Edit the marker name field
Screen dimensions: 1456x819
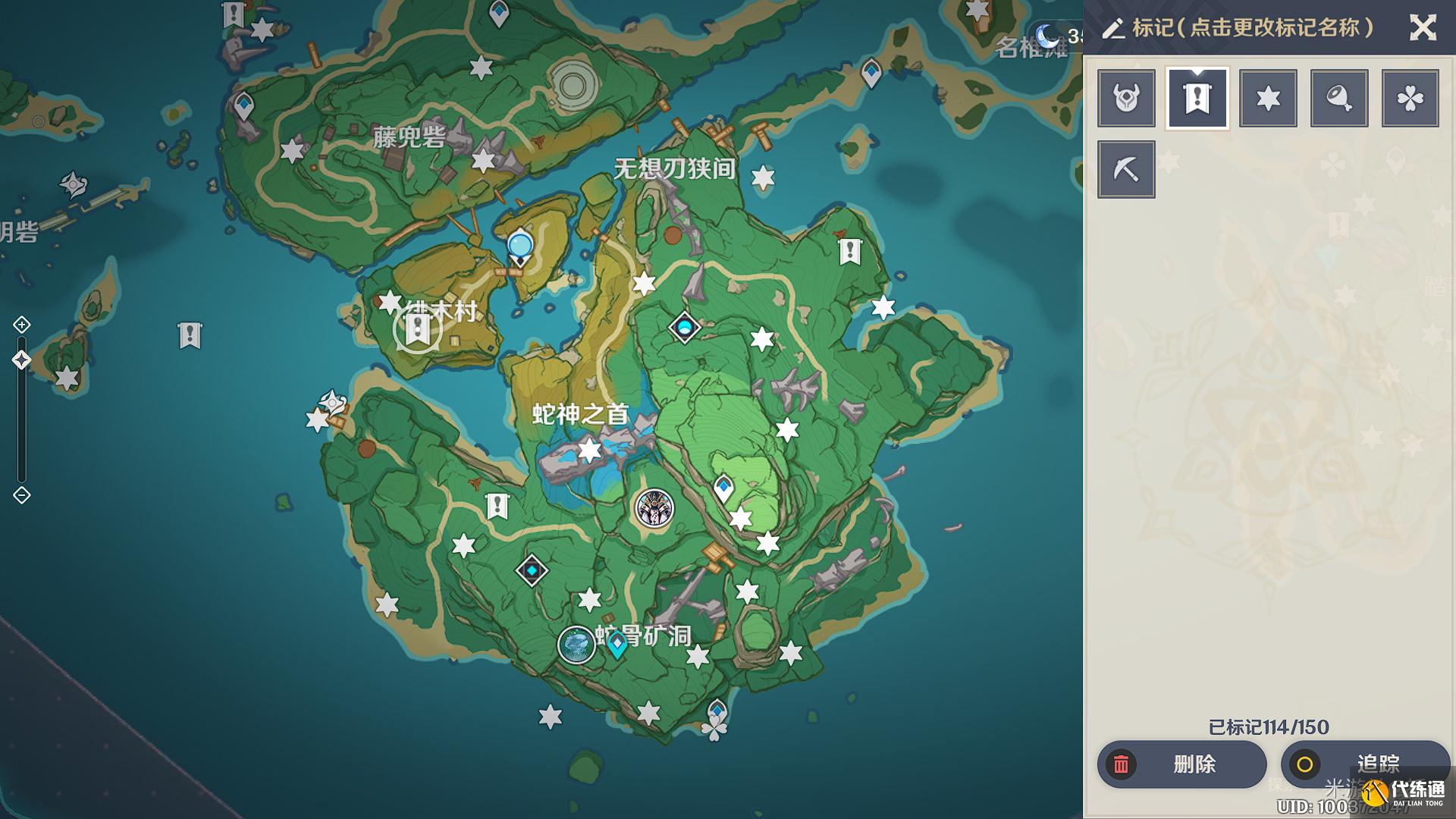(x=1251, y=28)
